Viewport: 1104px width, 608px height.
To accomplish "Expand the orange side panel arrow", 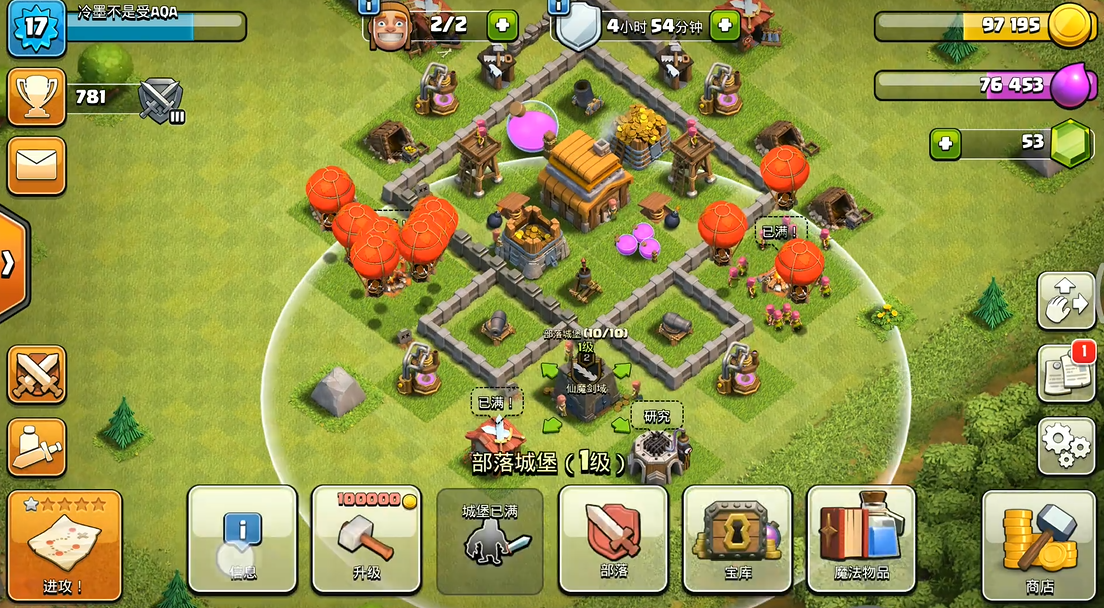I will [10, 264].
